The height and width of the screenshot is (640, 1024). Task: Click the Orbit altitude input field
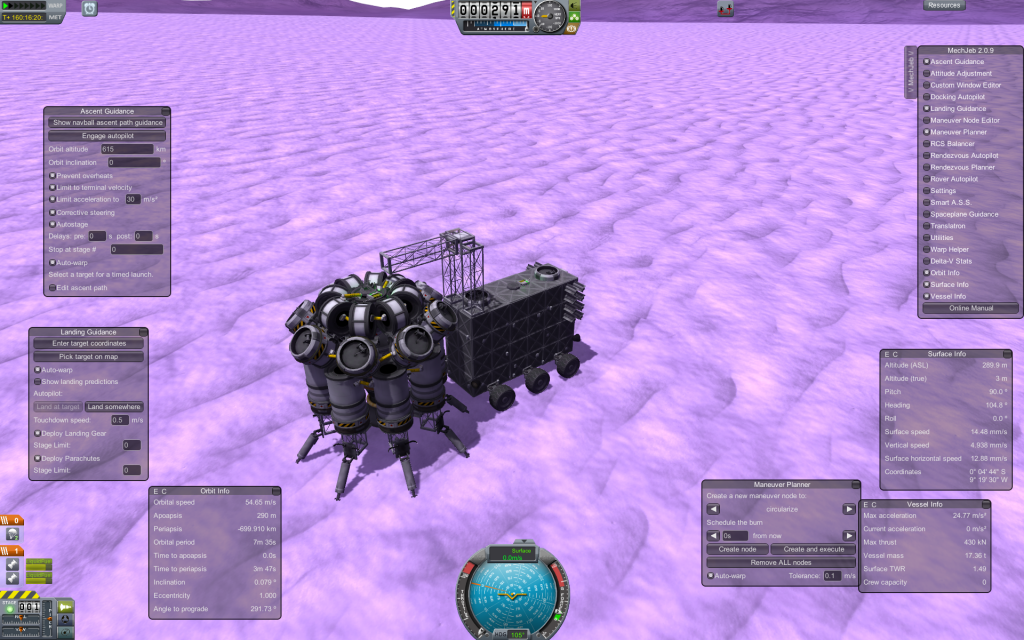tap(126, 148)
